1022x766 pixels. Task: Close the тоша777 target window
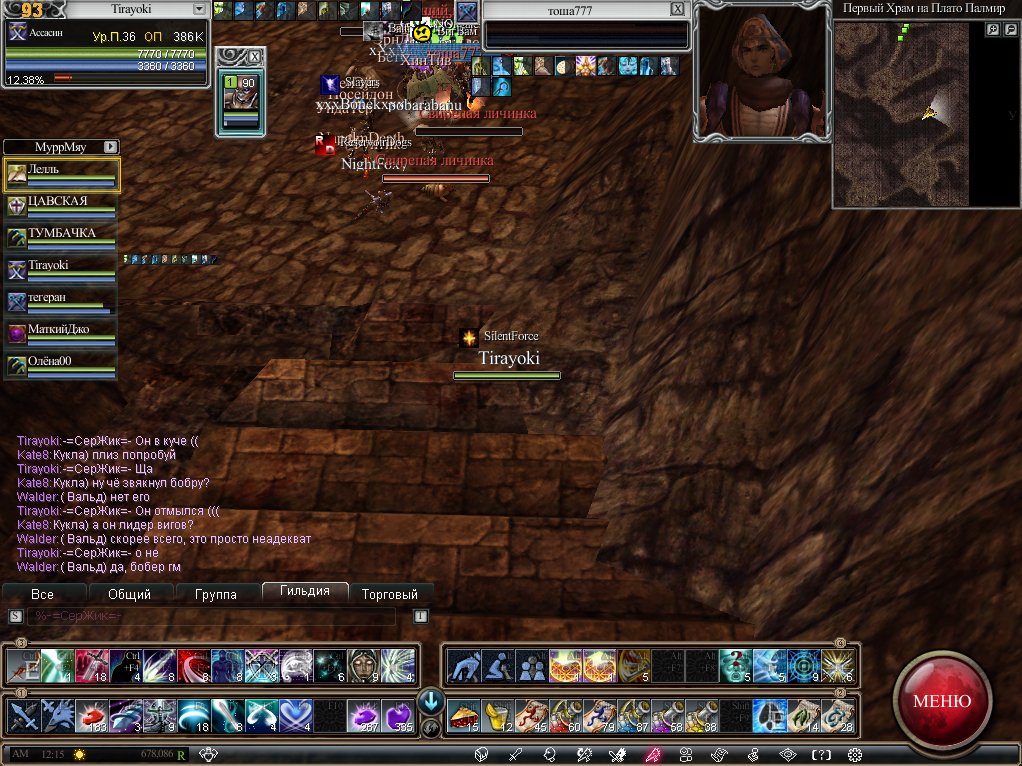coord(677,9)
